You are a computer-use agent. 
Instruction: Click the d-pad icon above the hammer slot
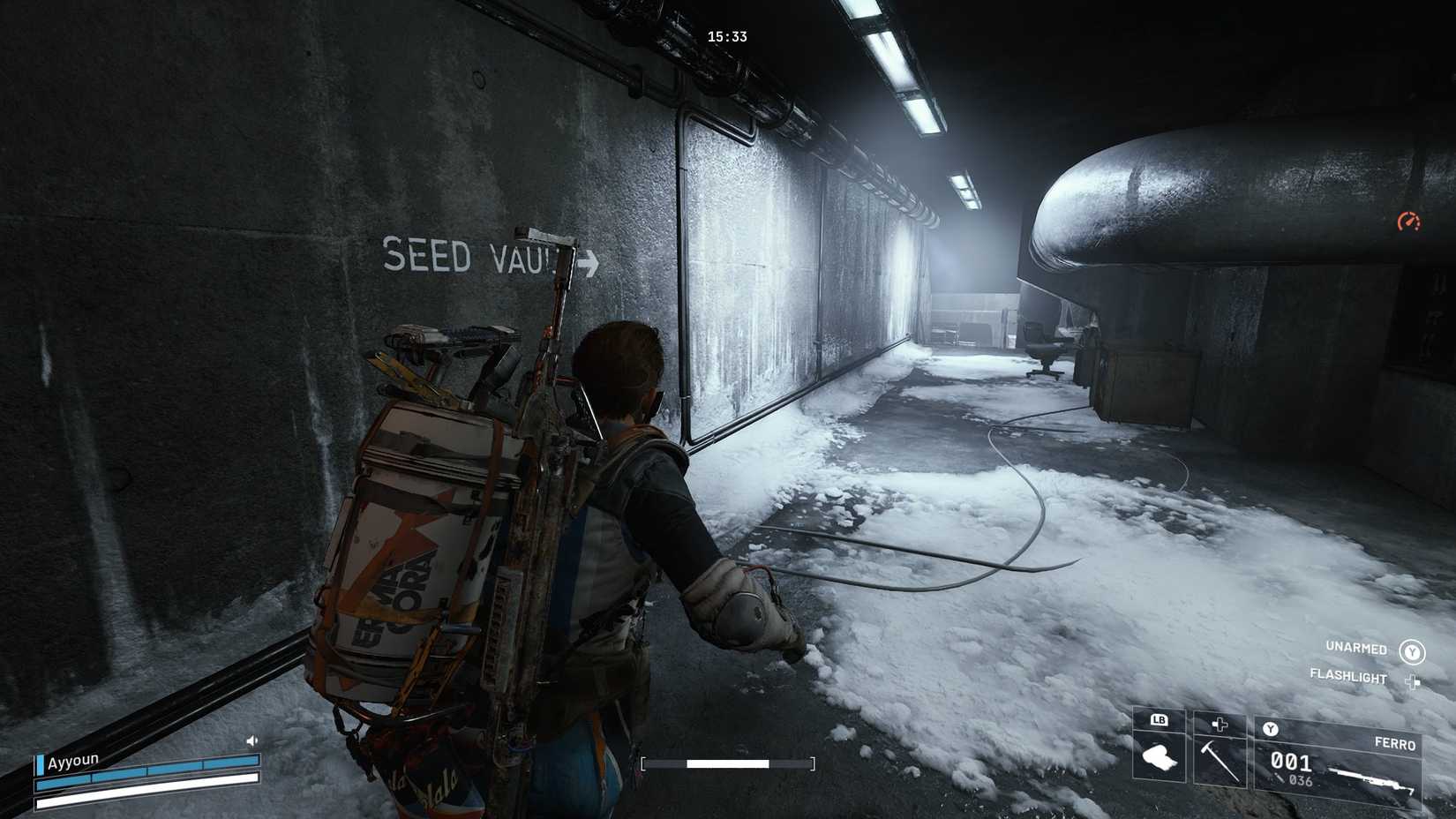[x=1220, y=723]
